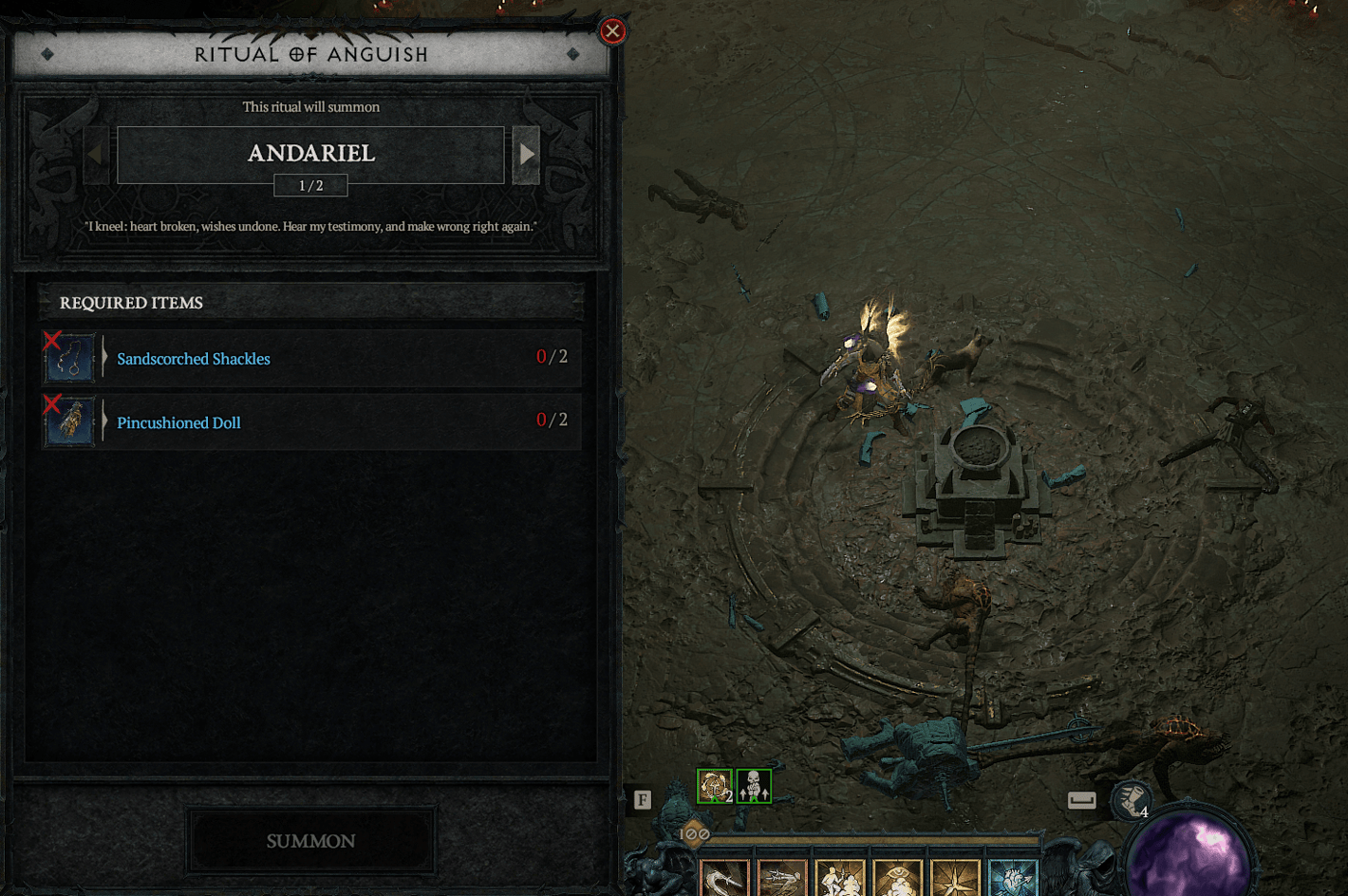Click the red X beside Pincushioned Doll
Screen dimensions: 1348x896
(52, 405)
